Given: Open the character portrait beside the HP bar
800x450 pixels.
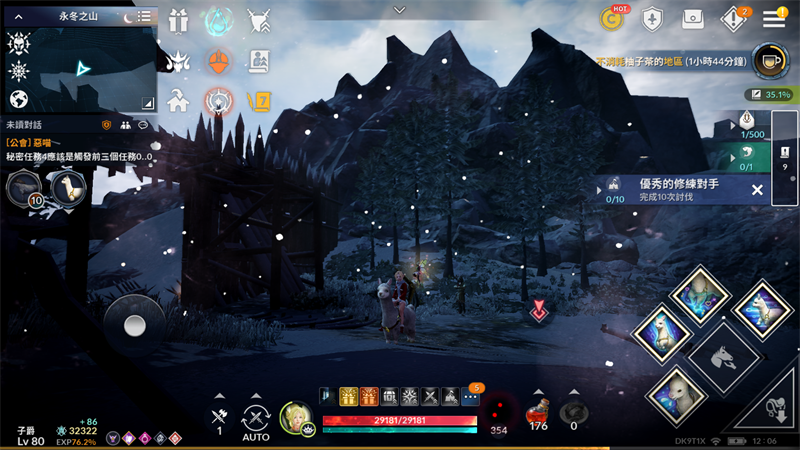Looking at the screenshot, I should [x=296, y=418].
